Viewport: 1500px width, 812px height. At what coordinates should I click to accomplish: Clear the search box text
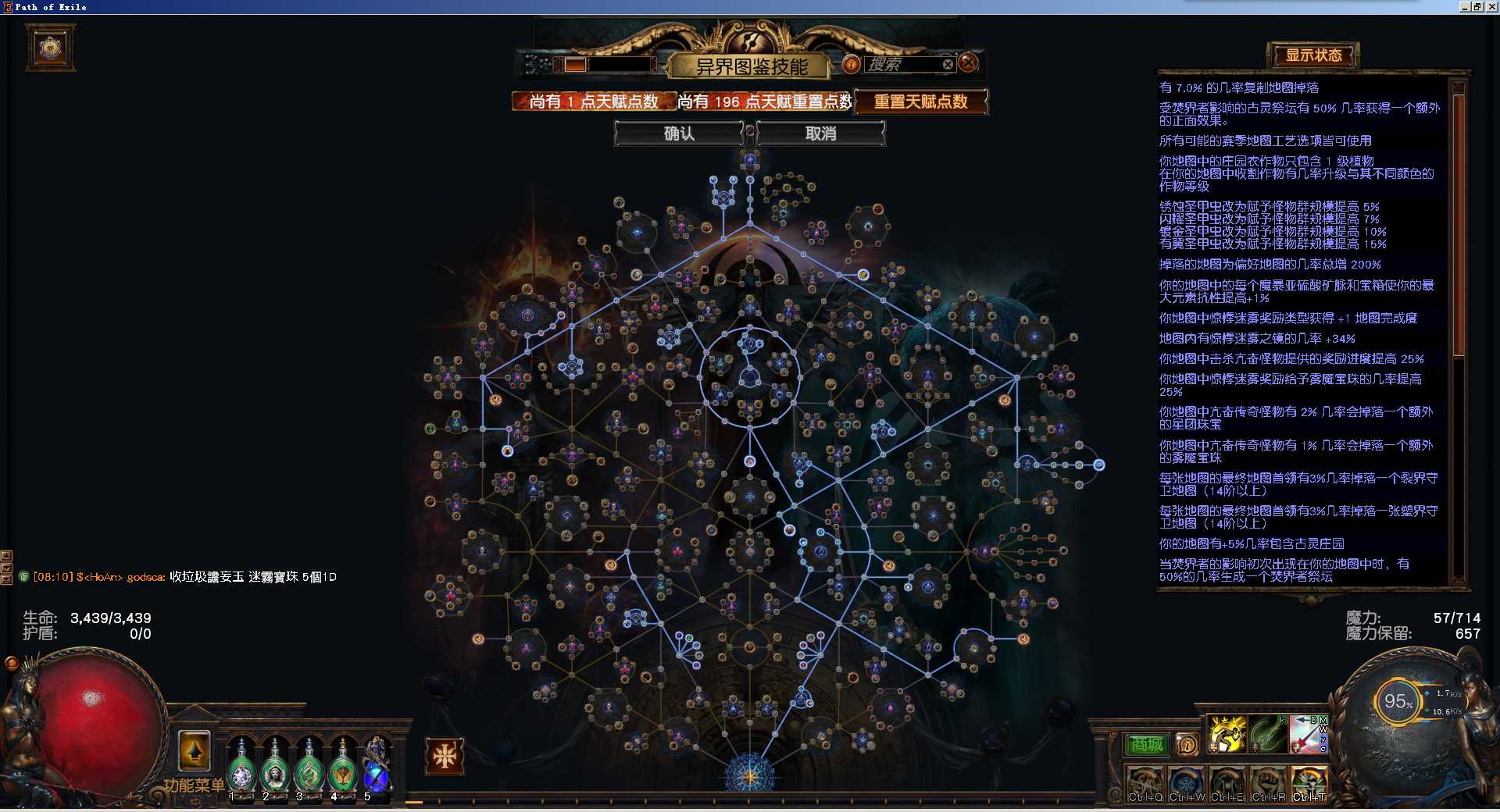coord(948,65)
